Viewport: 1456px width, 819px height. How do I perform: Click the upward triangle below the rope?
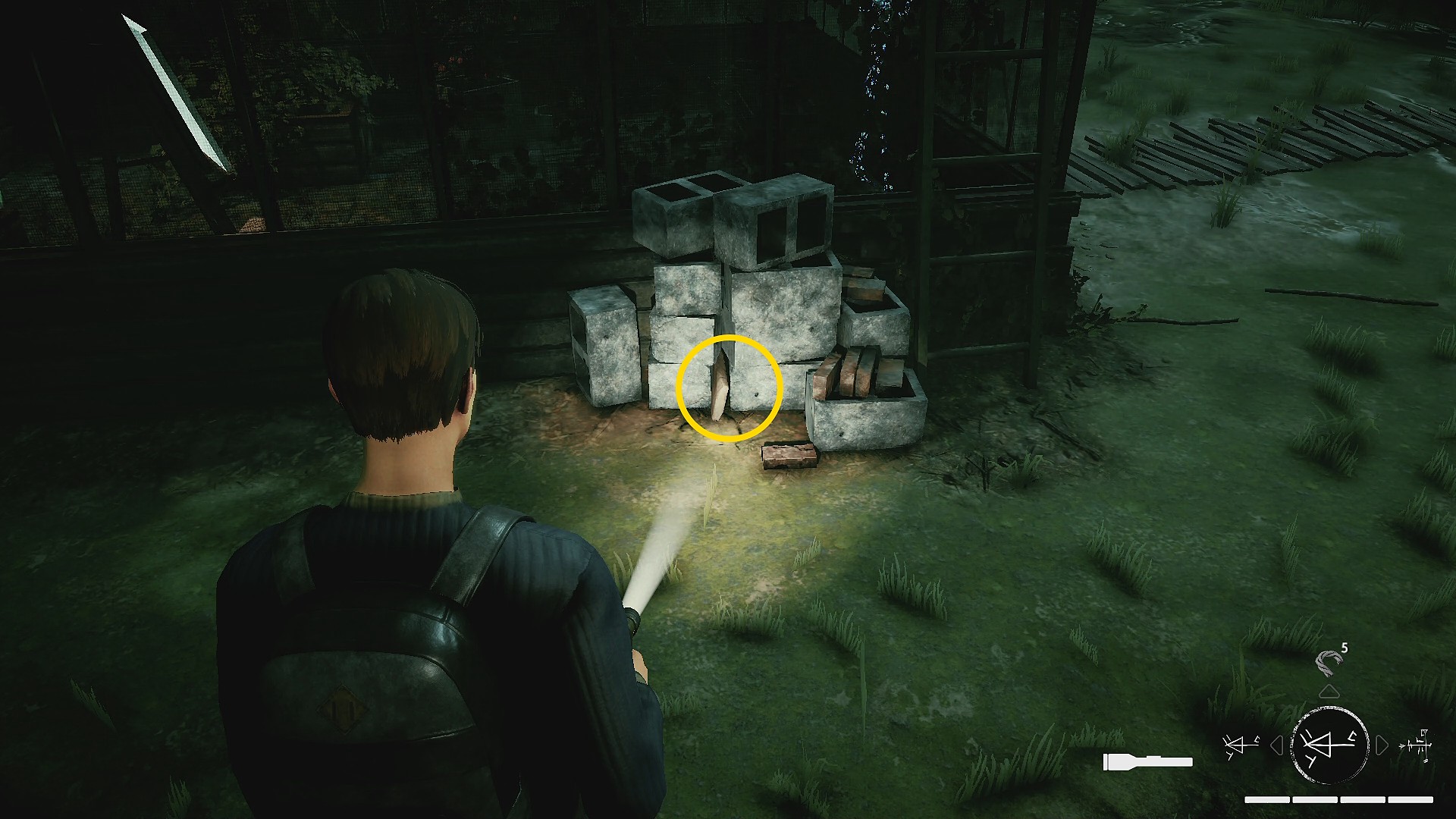pyautogui.click(x=1329, y=692)
